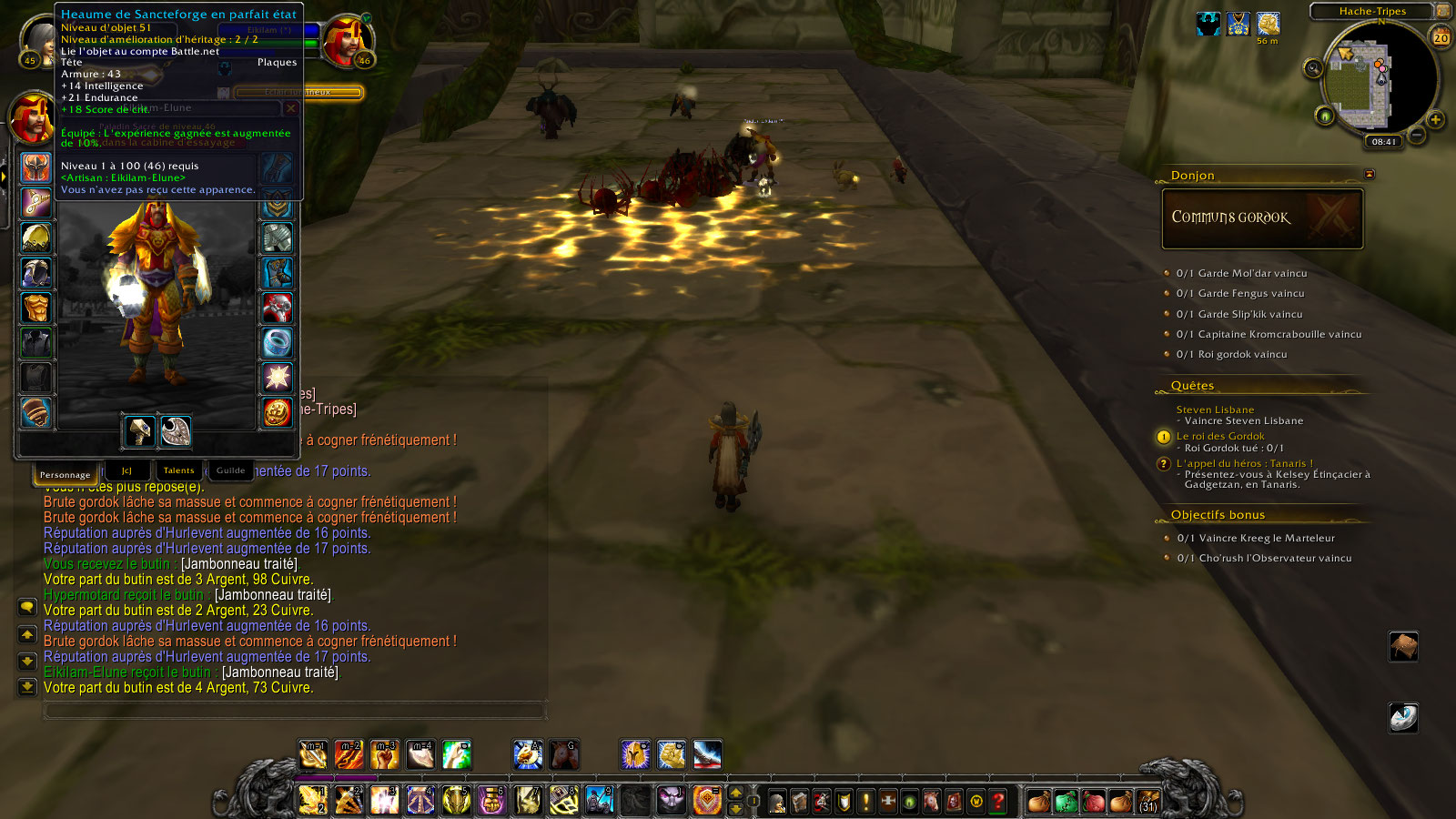Close the inspect window with the X
The width and height of the screenshot is (1456, 819).
point(291,108)
